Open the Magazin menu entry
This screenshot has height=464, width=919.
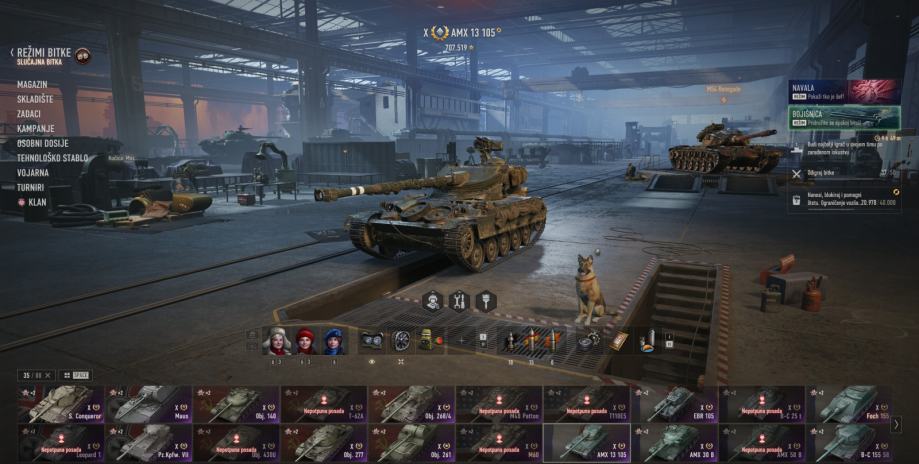click(33, 86)
